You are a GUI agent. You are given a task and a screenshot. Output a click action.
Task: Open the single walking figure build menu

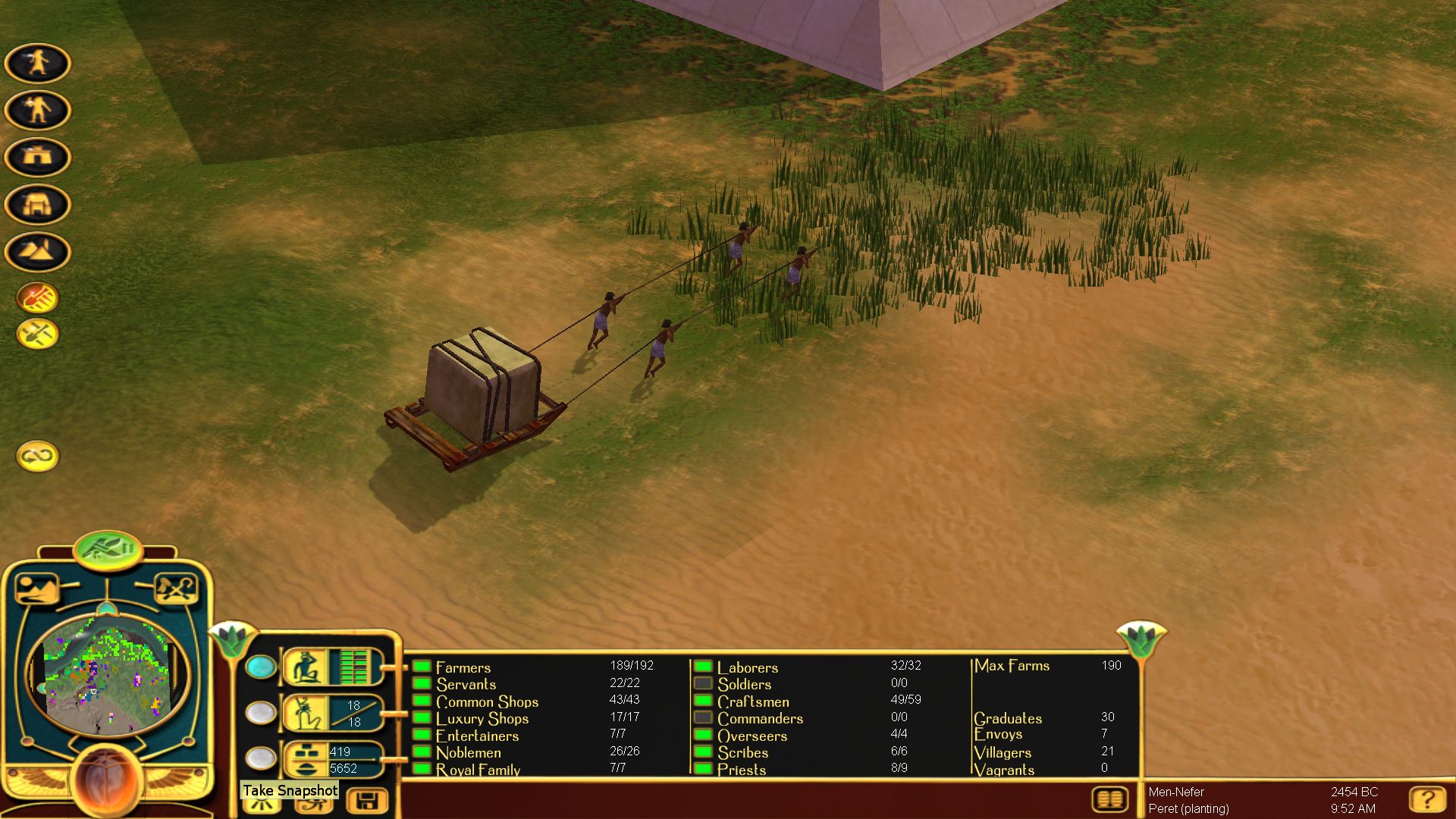[37, 63]
